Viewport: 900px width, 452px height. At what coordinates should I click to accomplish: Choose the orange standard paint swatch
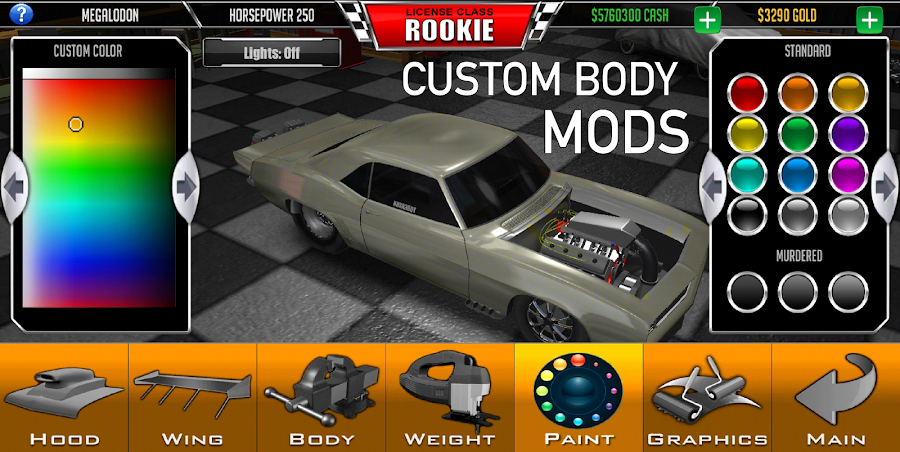pyautogui.click(x=798, y=93)
